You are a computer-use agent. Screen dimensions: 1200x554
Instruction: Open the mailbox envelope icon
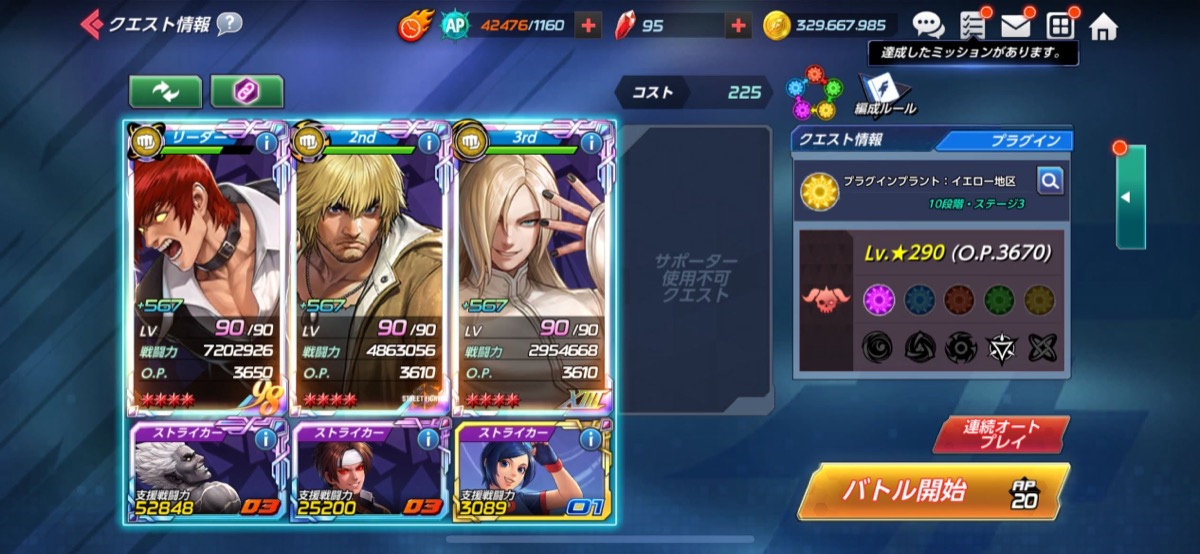pyautogui.click(x=1016, y=25)
